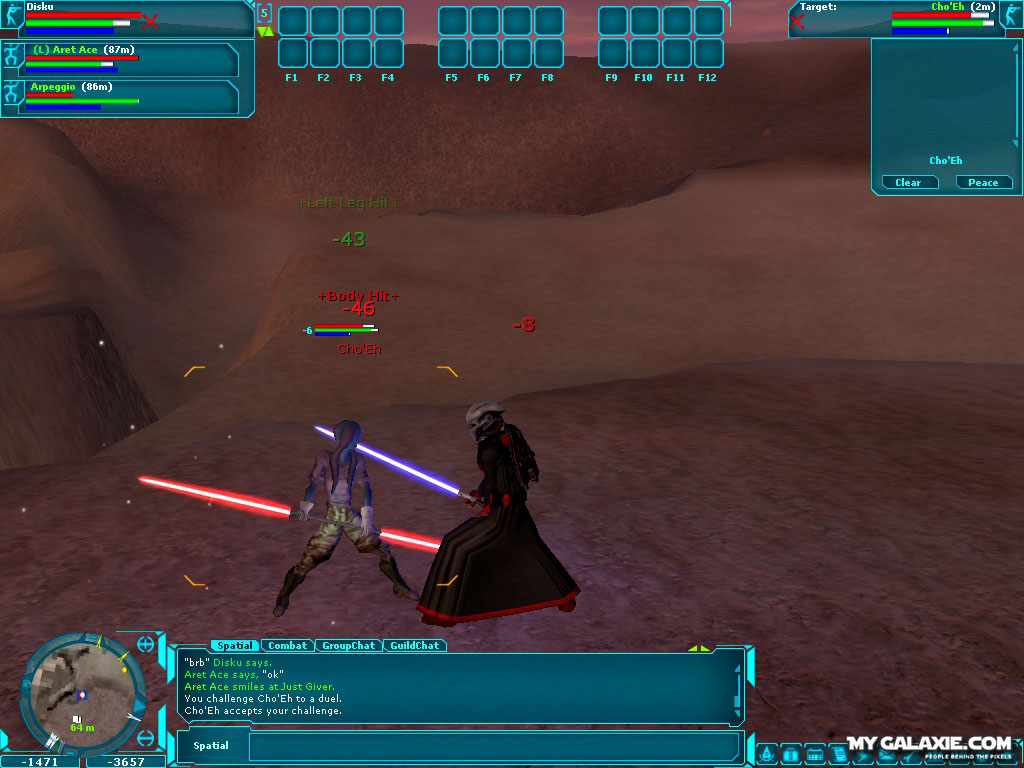Click the Clear button in target panel

909,182
